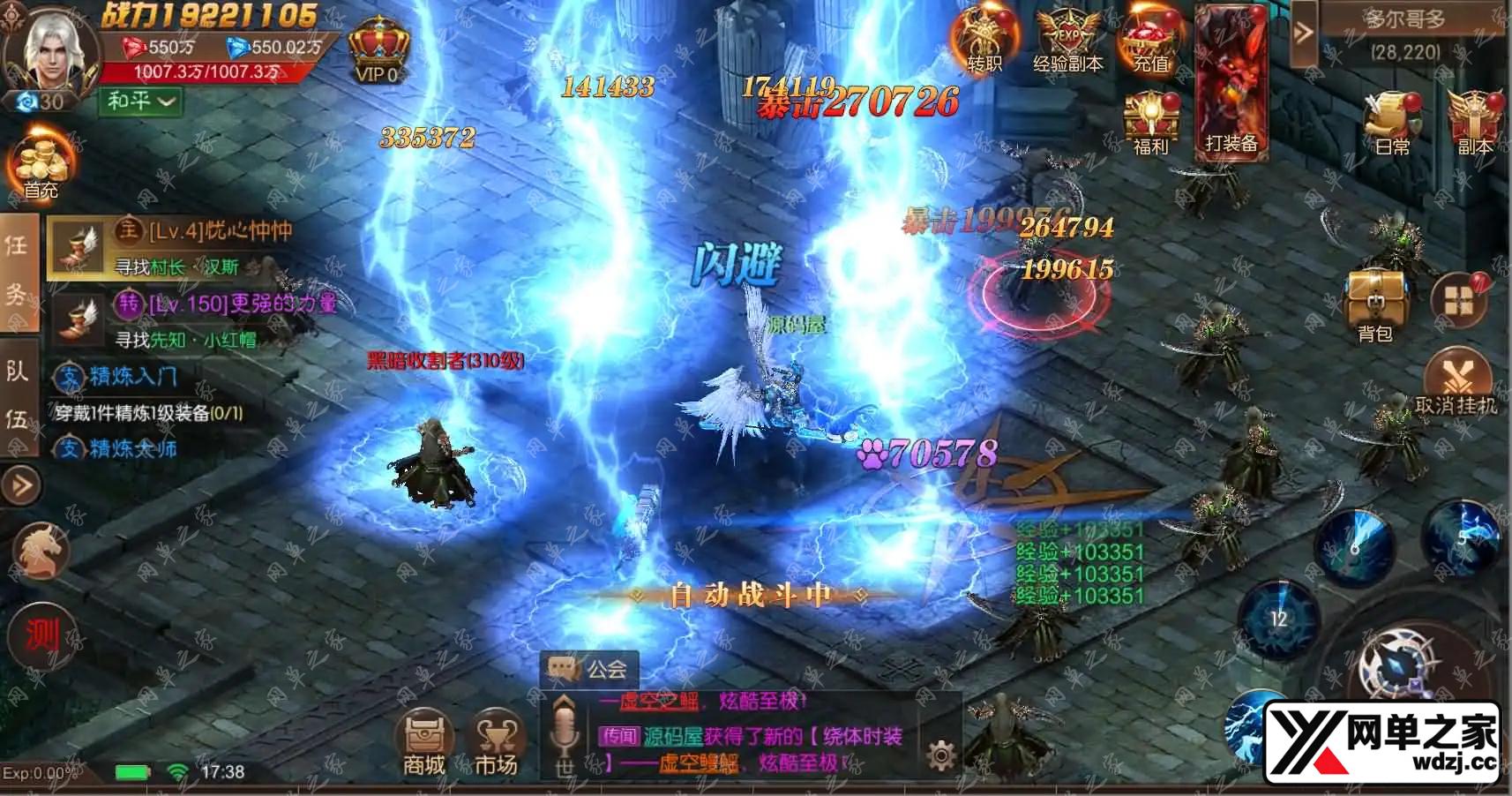Switch to the 队伍 team tab
This screenshot has width=1512, height=796.
point(18,394)
